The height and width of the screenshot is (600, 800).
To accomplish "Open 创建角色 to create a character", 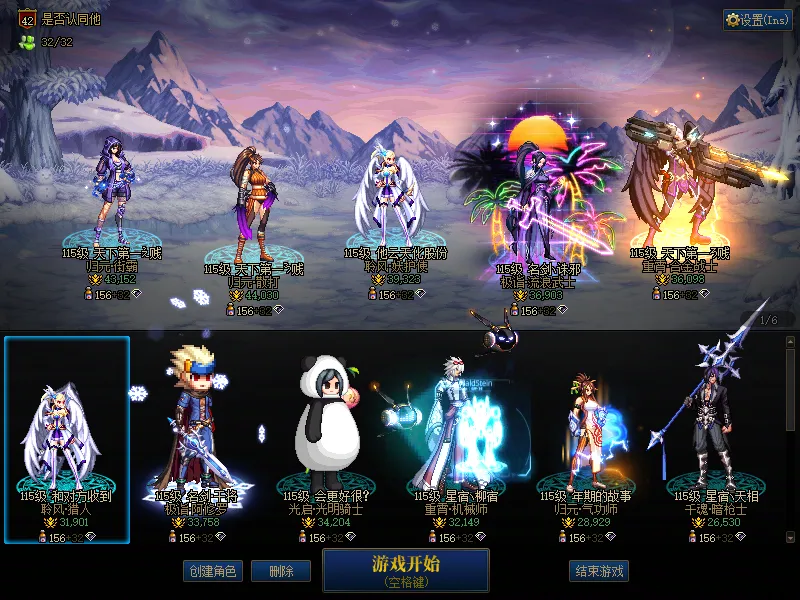I will [x=212, y=571].
